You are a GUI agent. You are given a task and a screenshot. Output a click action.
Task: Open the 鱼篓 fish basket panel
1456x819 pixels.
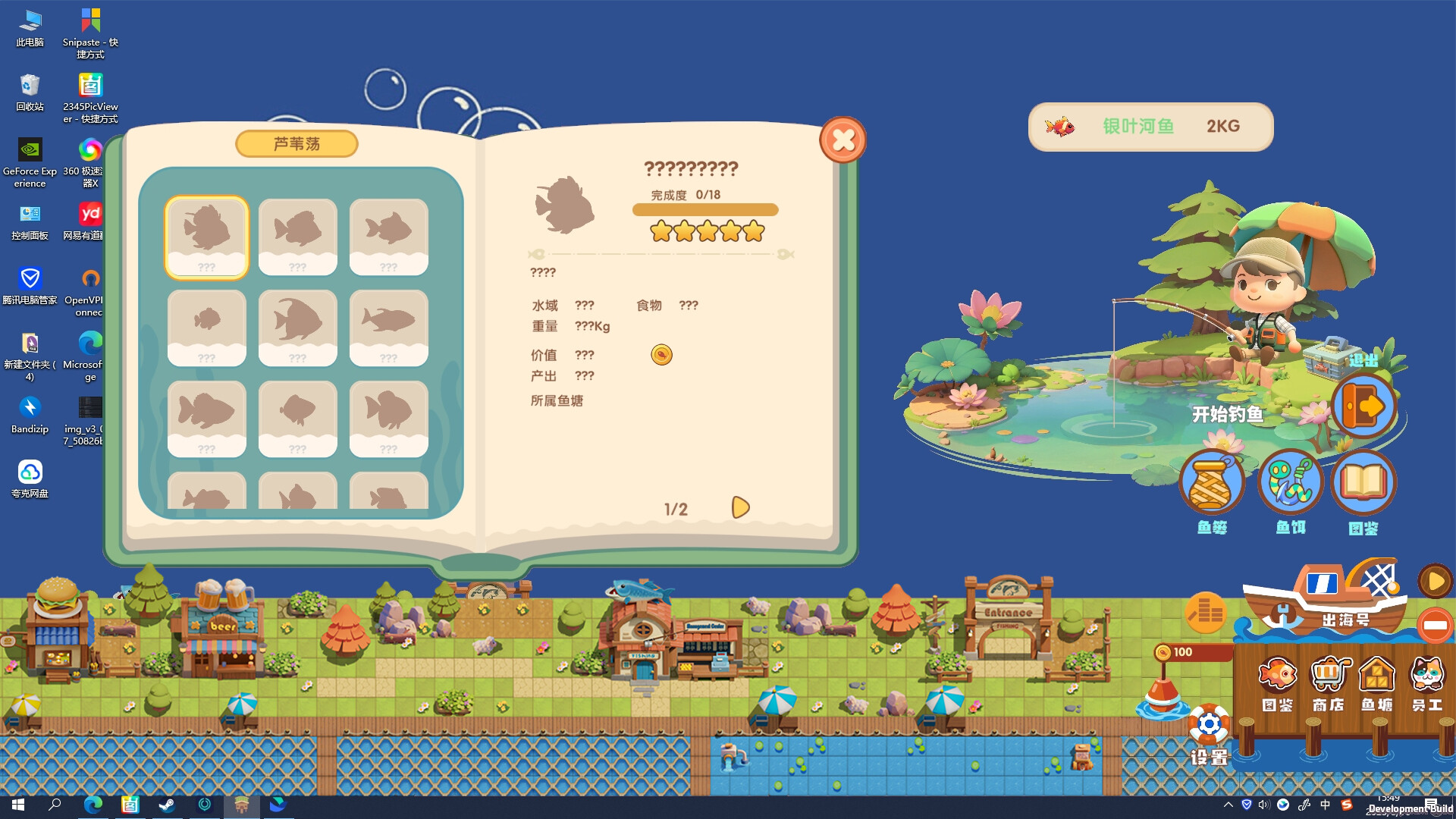pyautogui.click(x=1211, y=481)
